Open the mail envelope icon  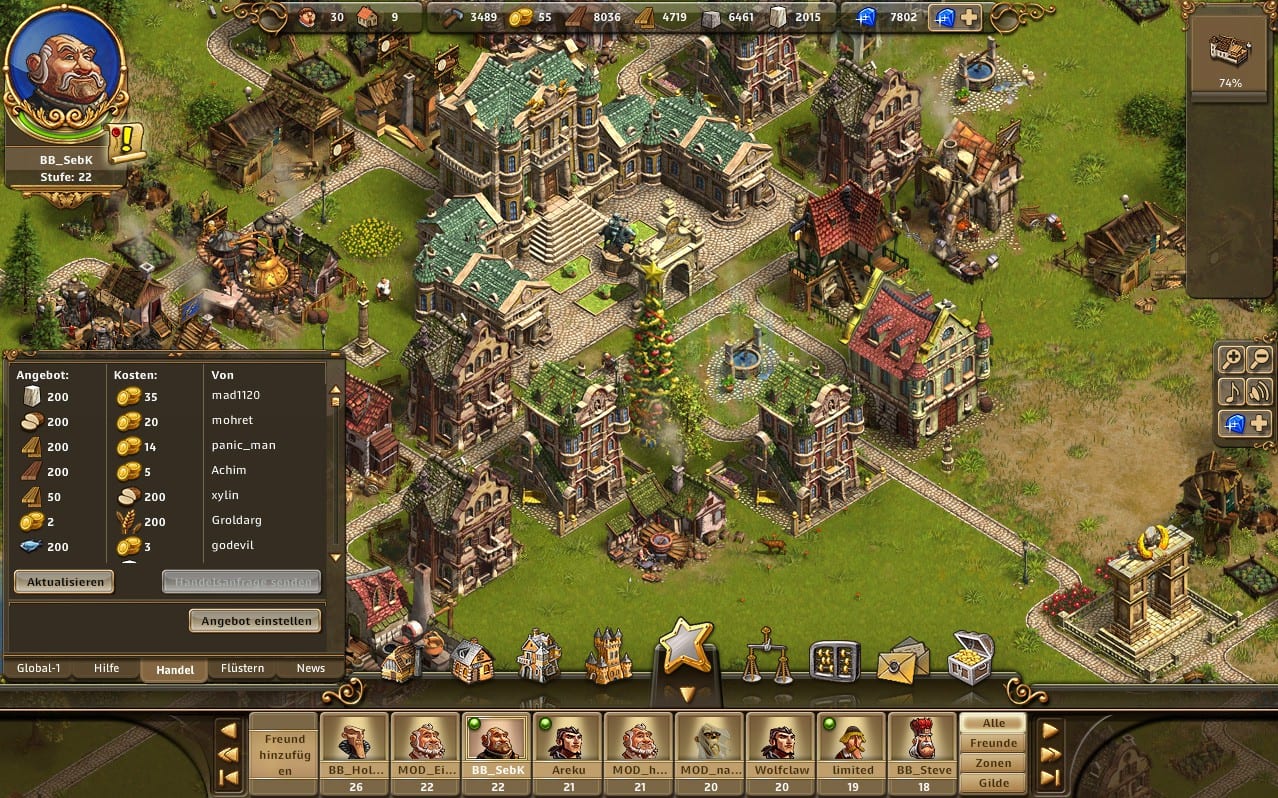click(x=902, y=660)
